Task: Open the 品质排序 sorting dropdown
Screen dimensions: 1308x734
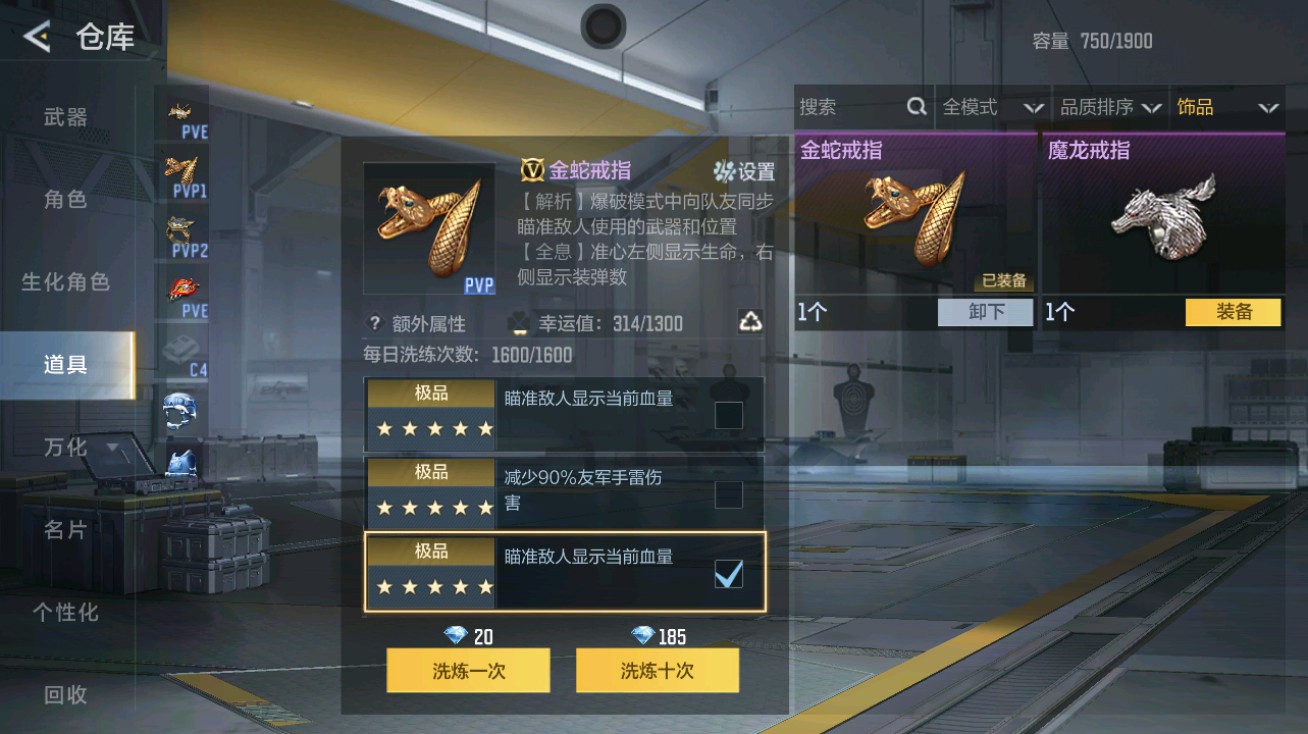Action: coord(1110,107)
